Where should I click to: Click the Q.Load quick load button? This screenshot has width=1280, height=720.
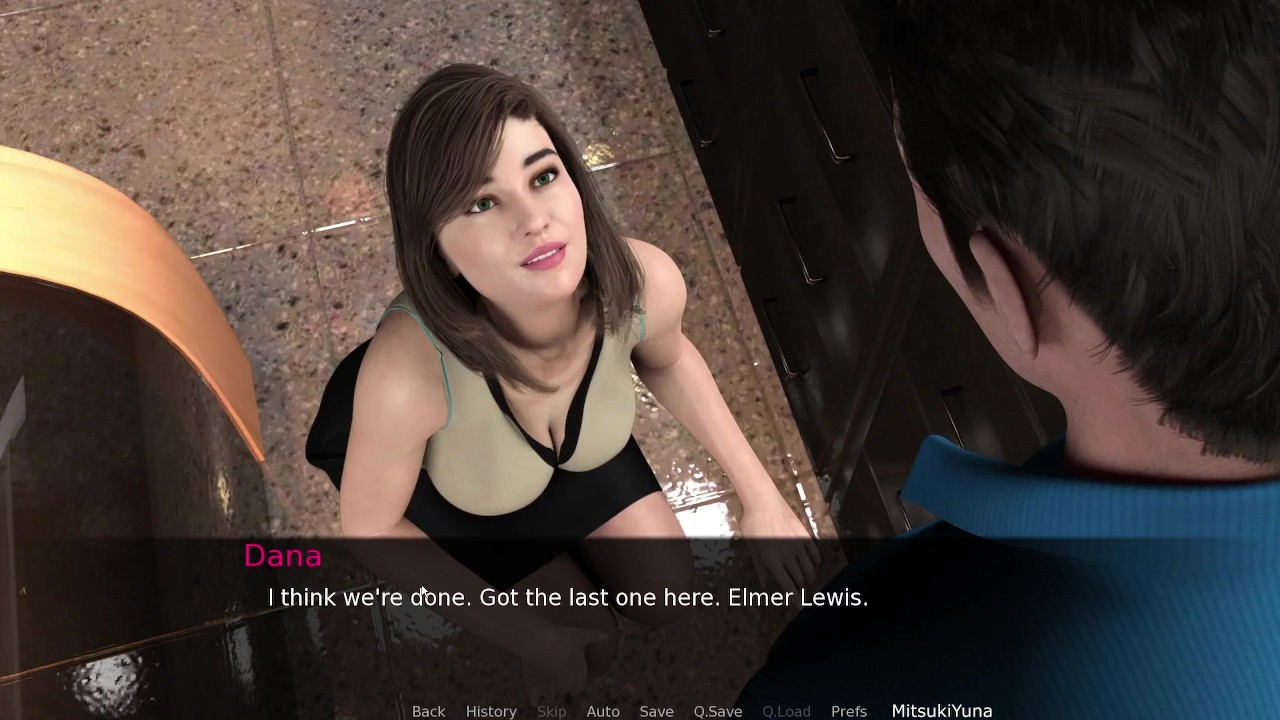pos(786,711)
